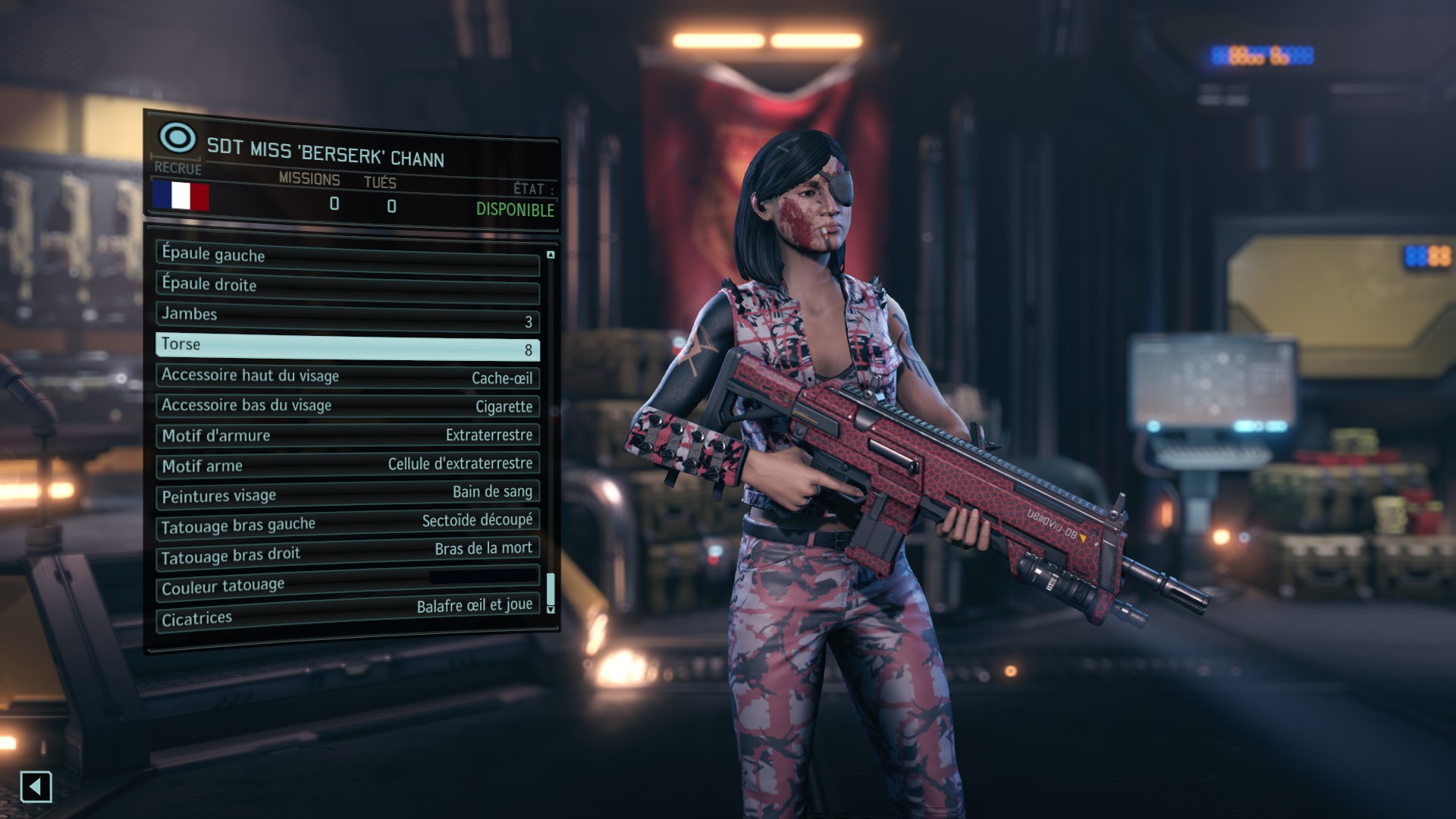
Task: Edit the Tatouage bras gauche
Action: click(347, 523)
